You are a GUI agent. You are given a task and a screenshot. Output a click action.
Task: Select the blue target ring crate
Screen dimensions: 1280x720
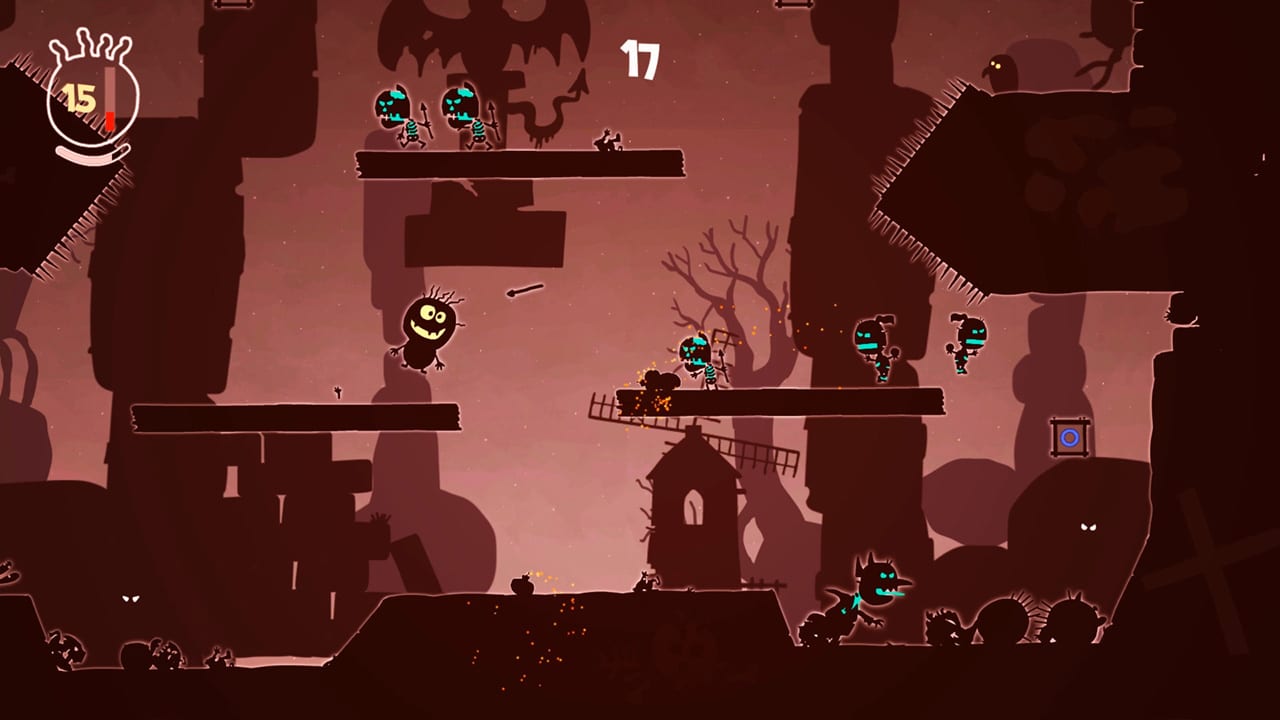coord(1070,437)
